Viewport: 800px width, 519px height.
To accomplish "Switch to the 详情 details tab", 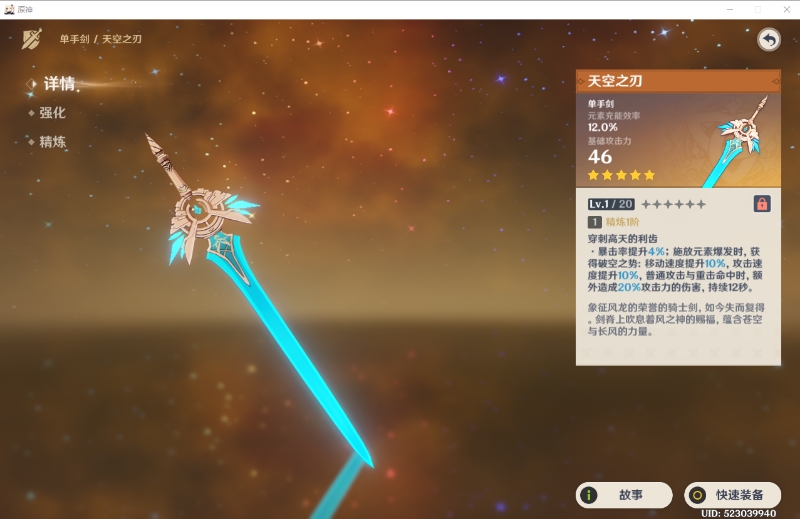I will [x=59, y=84].
